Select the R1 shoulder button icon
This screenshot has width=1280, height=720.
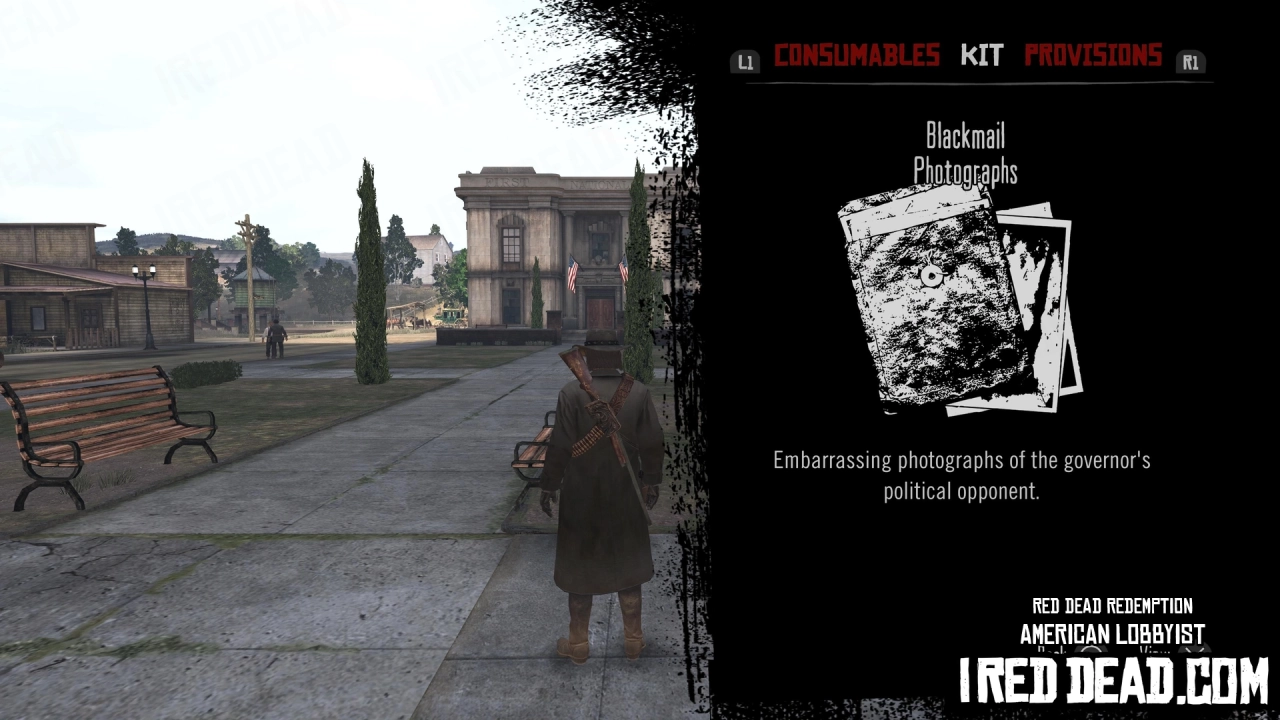[1190, 61]
